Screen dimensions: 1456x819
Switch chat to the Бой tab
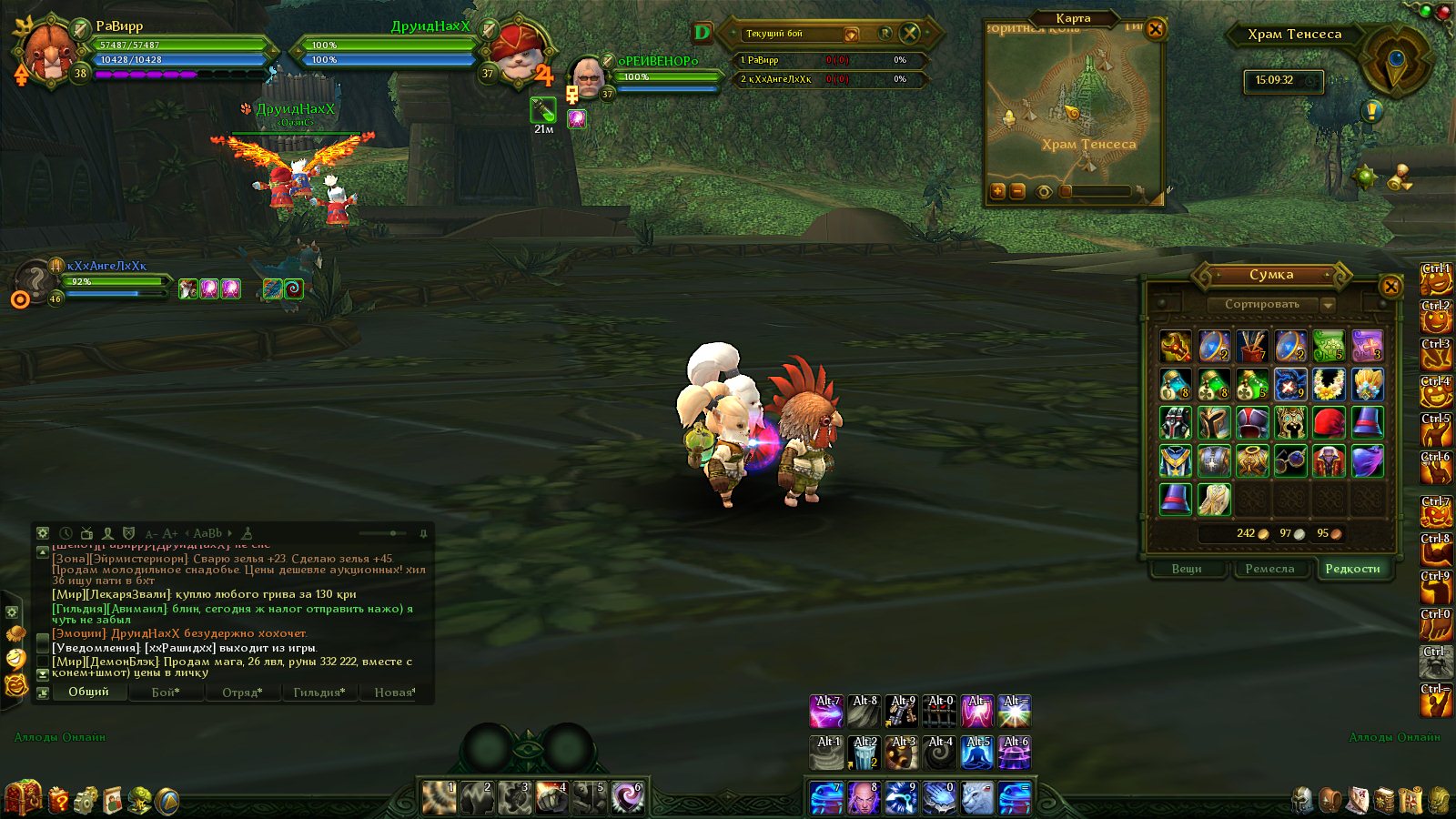coord(165,693)
